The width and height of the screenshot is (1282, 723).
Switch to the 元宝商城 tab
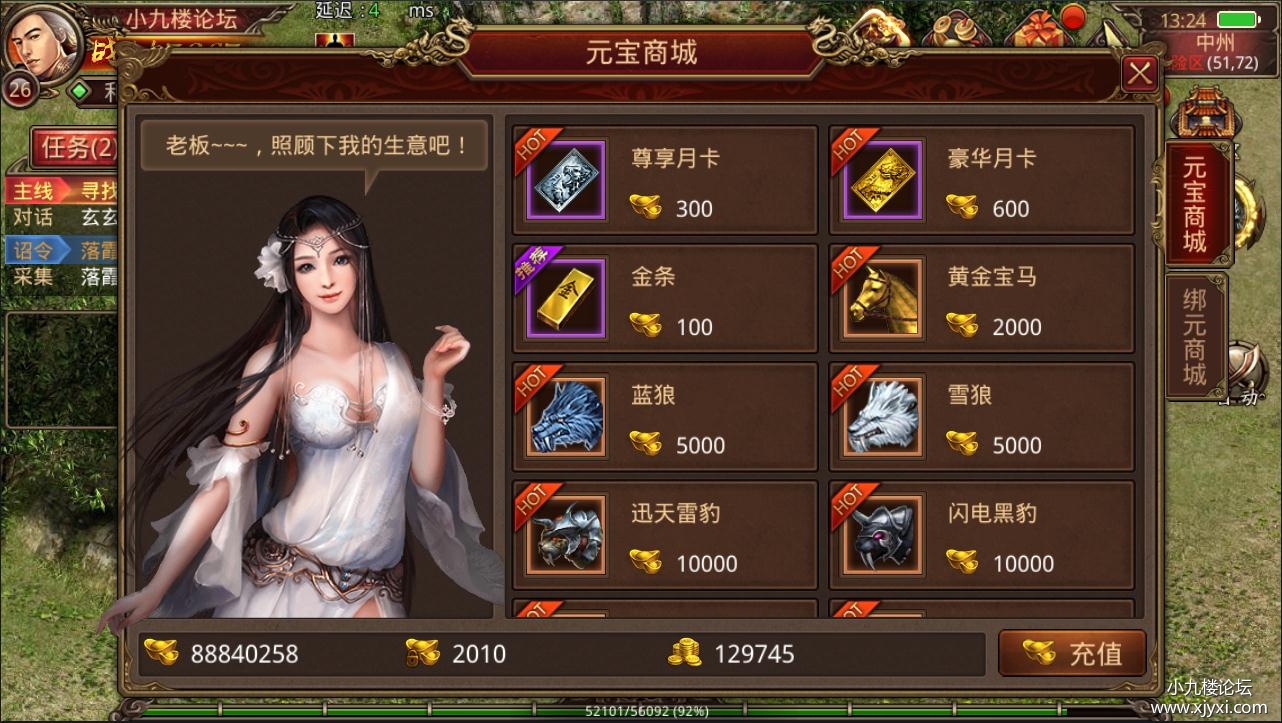click(1196, 200)
